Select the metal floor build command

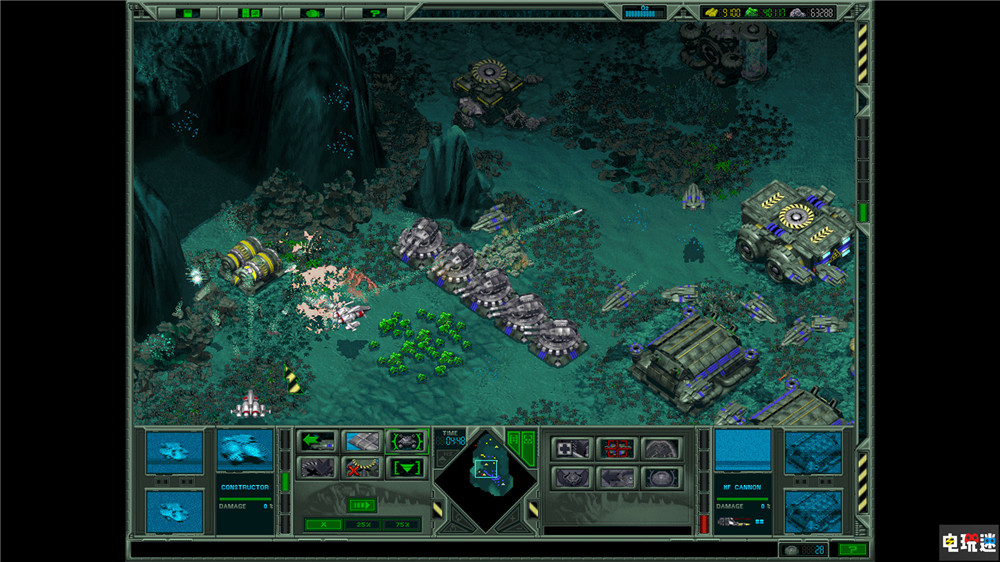[x=362, y=441]
